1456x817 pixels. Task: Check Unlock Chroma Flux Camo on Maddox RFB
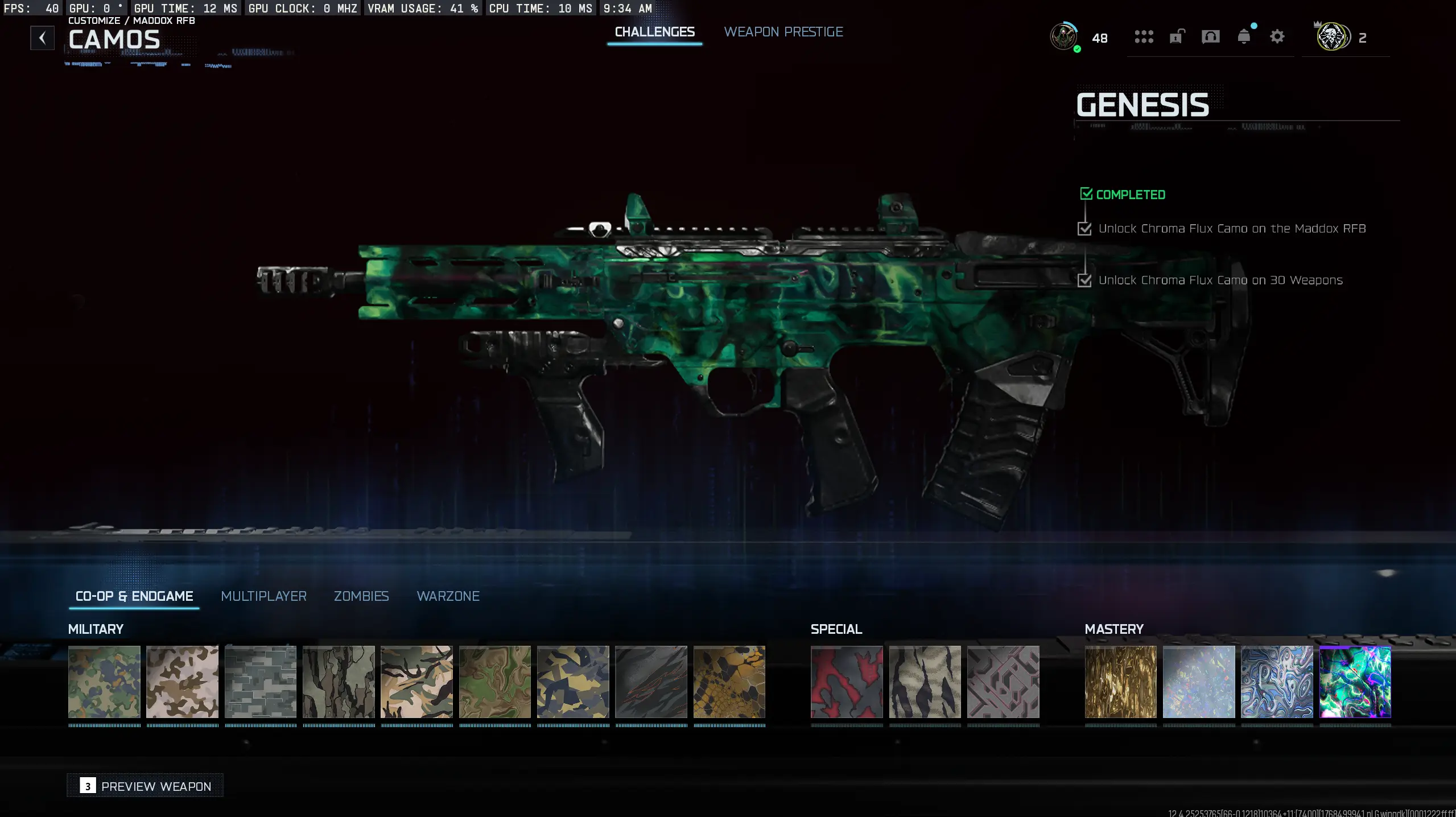point(1085,228)
